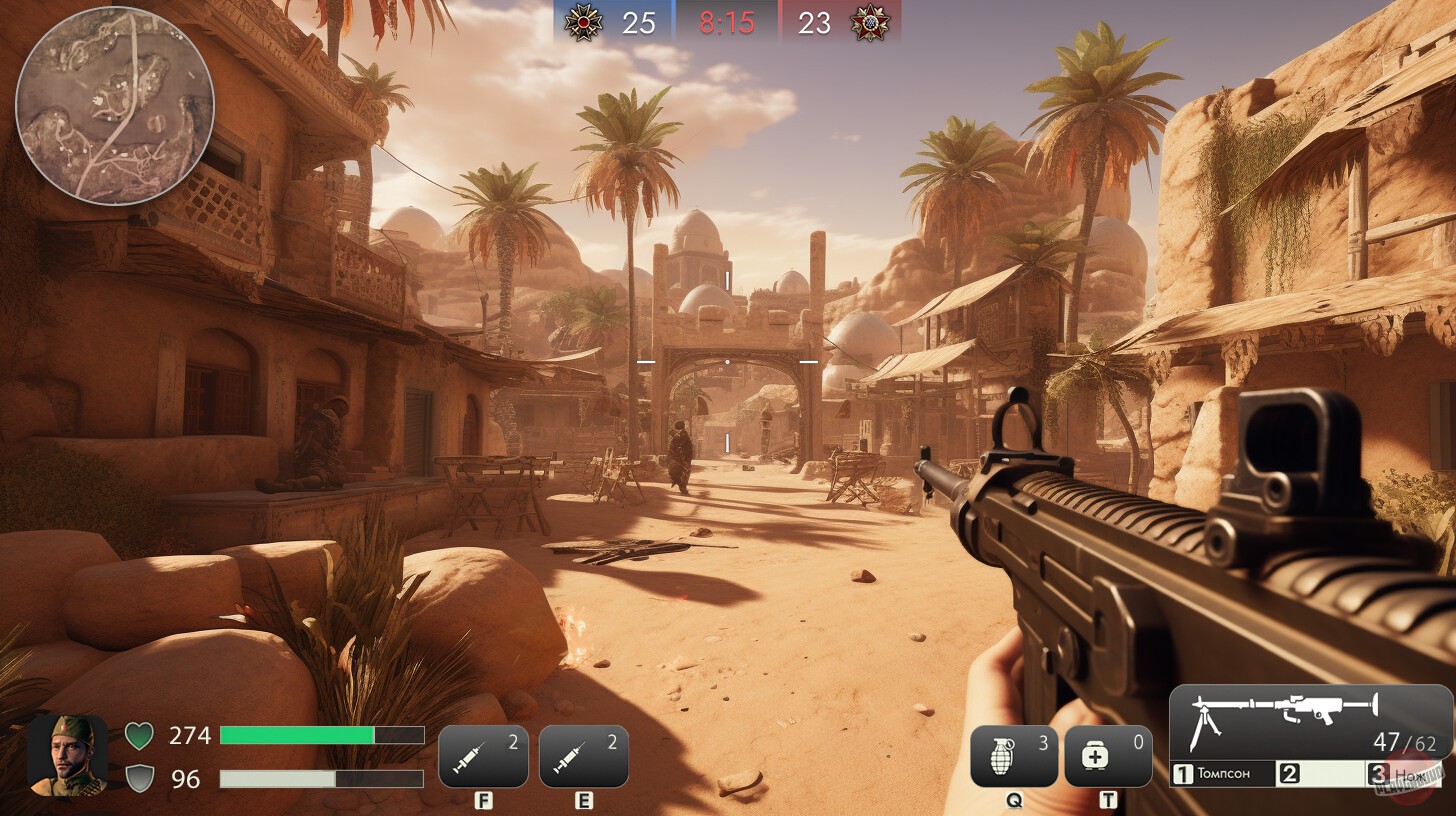Select the highlighted weapon slot 2

click(1320, 773)
